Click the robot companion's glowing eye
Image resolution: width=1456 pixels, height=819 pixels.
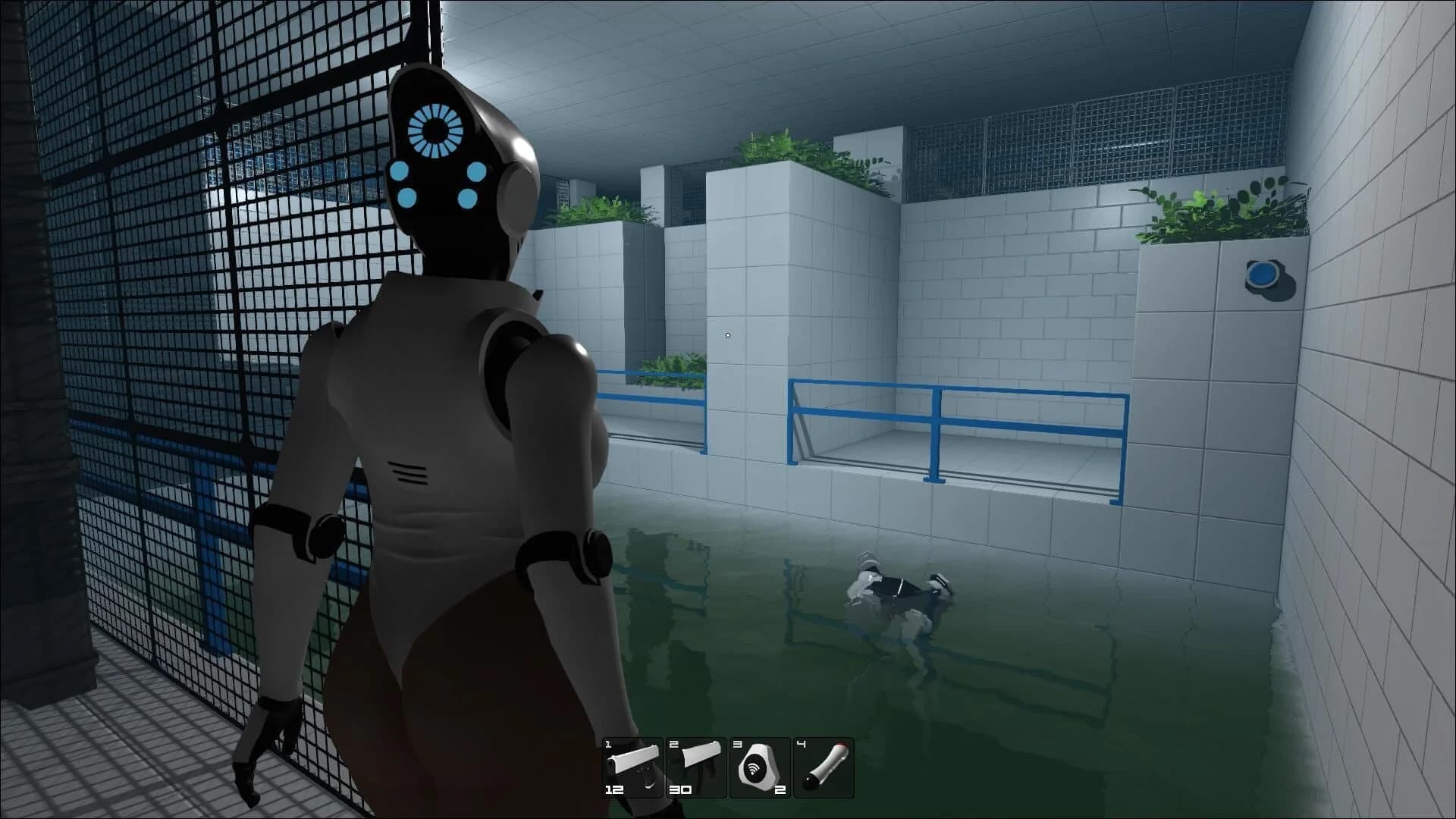point(437,131)
